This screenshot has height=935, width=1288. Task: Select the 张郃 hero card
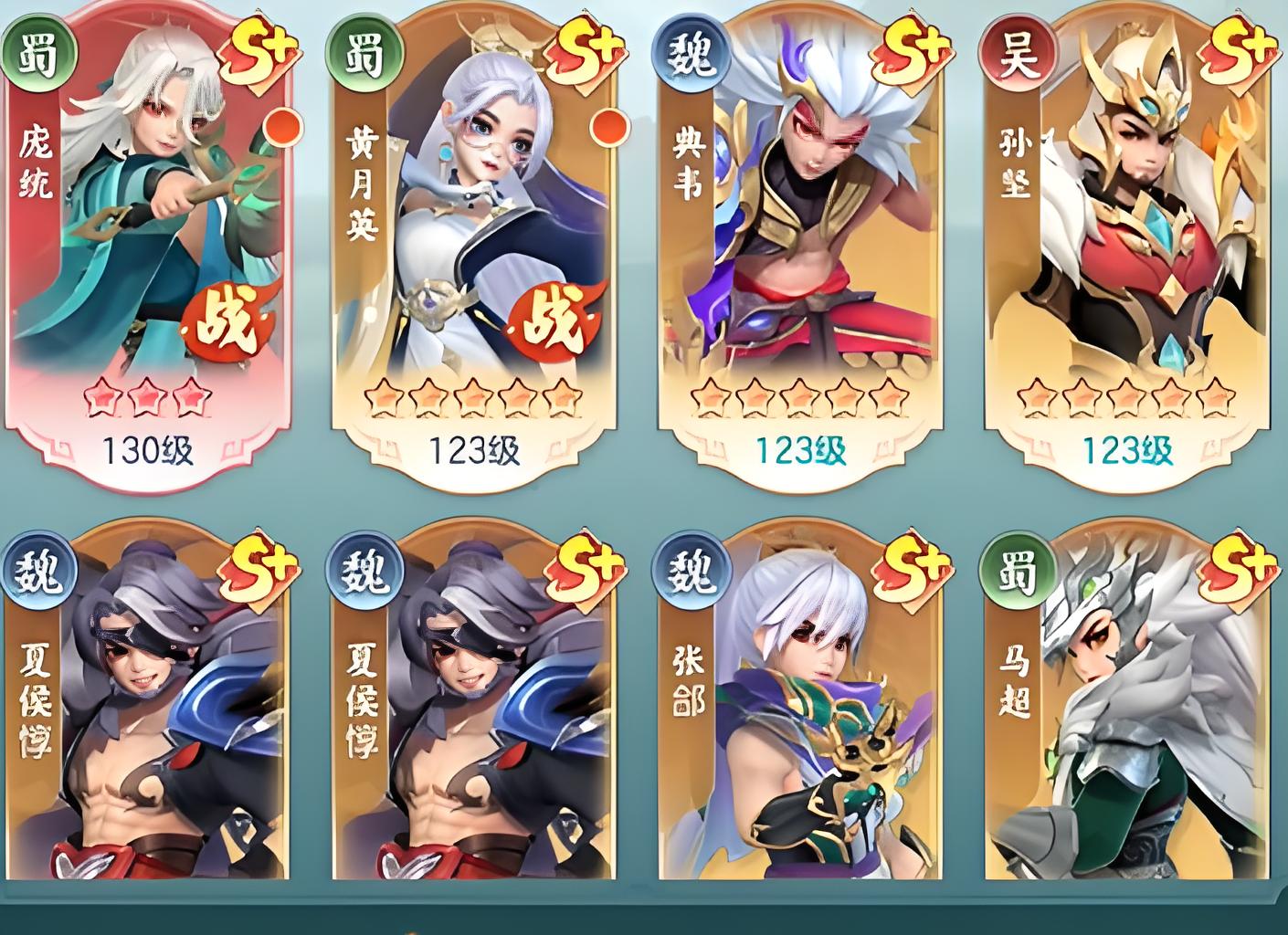pyautogui.click(x=799, y=712)
